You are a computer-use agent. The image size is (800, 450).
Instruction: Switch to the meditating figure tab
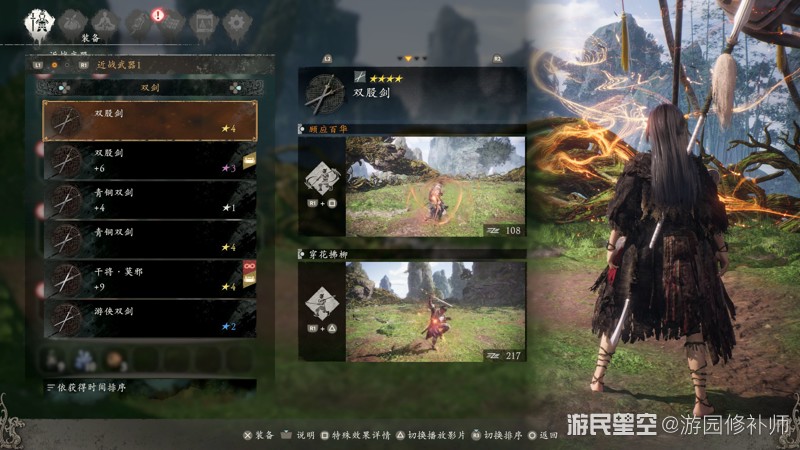point(103,20)
